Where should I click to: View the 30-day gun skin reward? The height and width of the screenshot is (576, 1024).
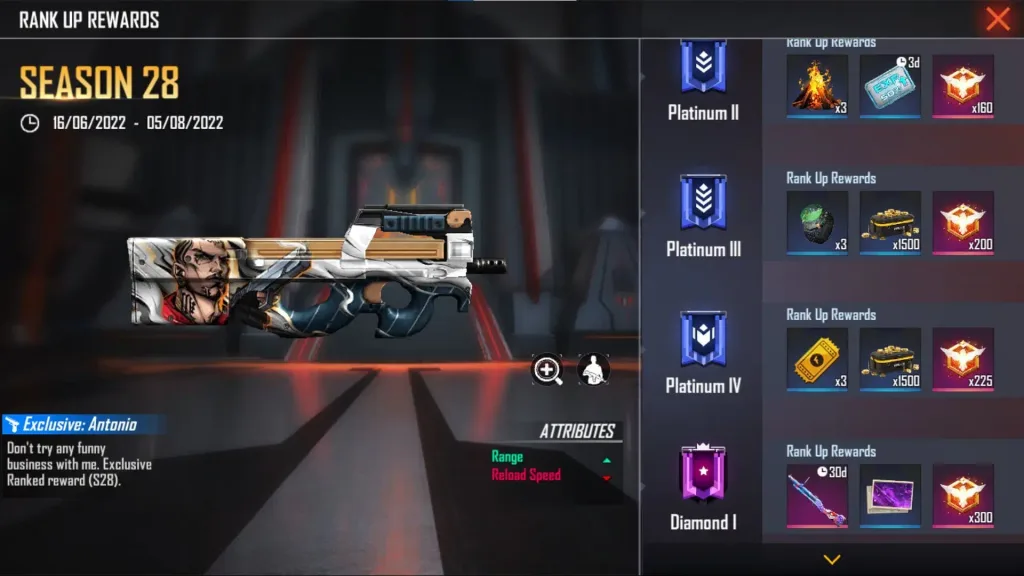(x=817, y=495)
